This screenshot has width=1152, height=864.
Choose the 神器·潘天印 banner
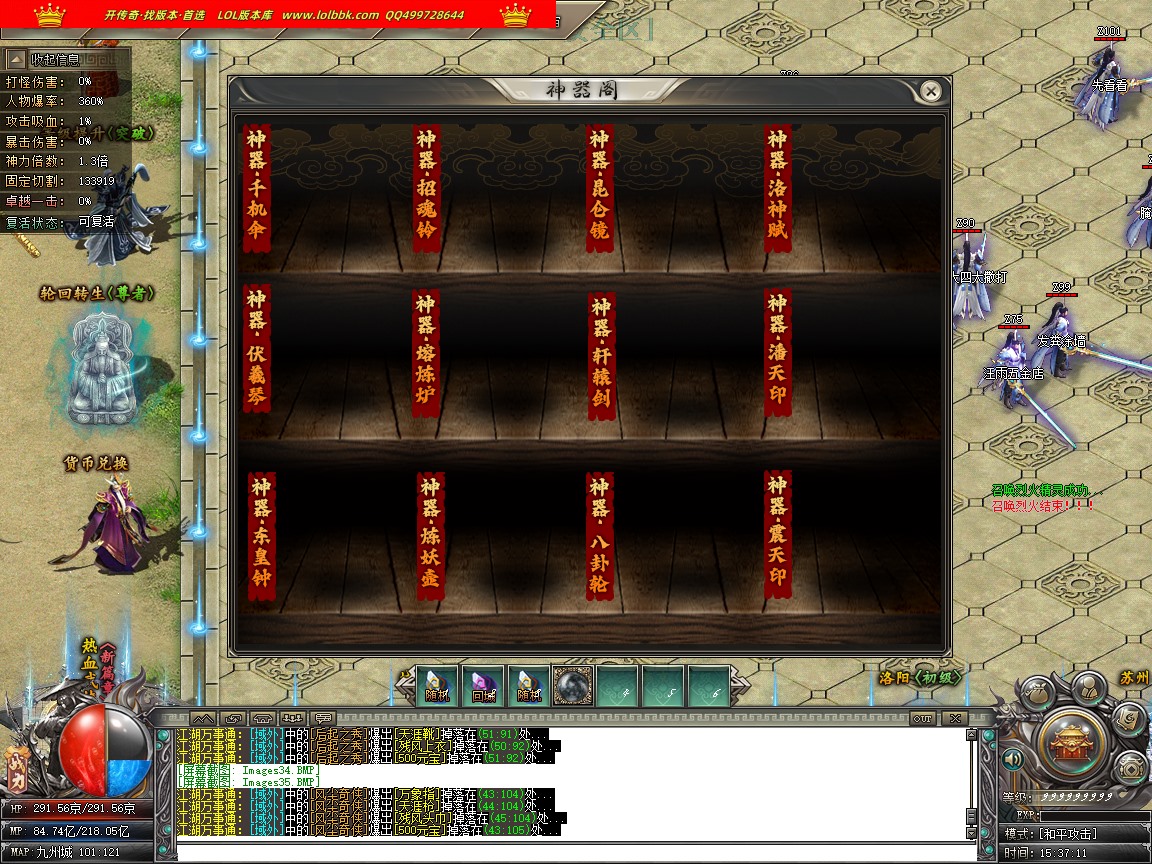pyautogui.click(x=777, y=351)
